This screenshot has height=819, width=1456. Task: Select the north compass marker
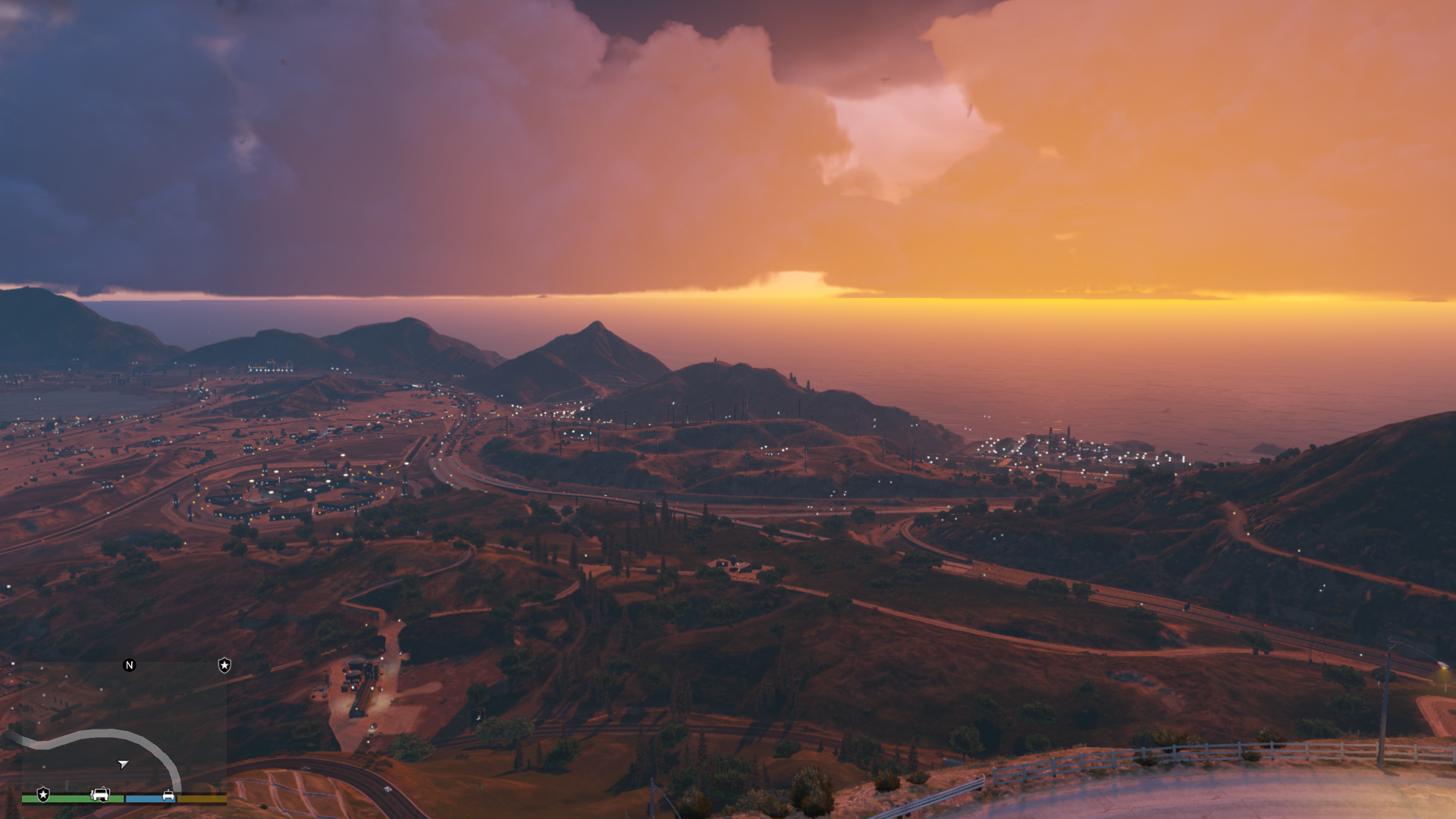[x=129, y=665]
